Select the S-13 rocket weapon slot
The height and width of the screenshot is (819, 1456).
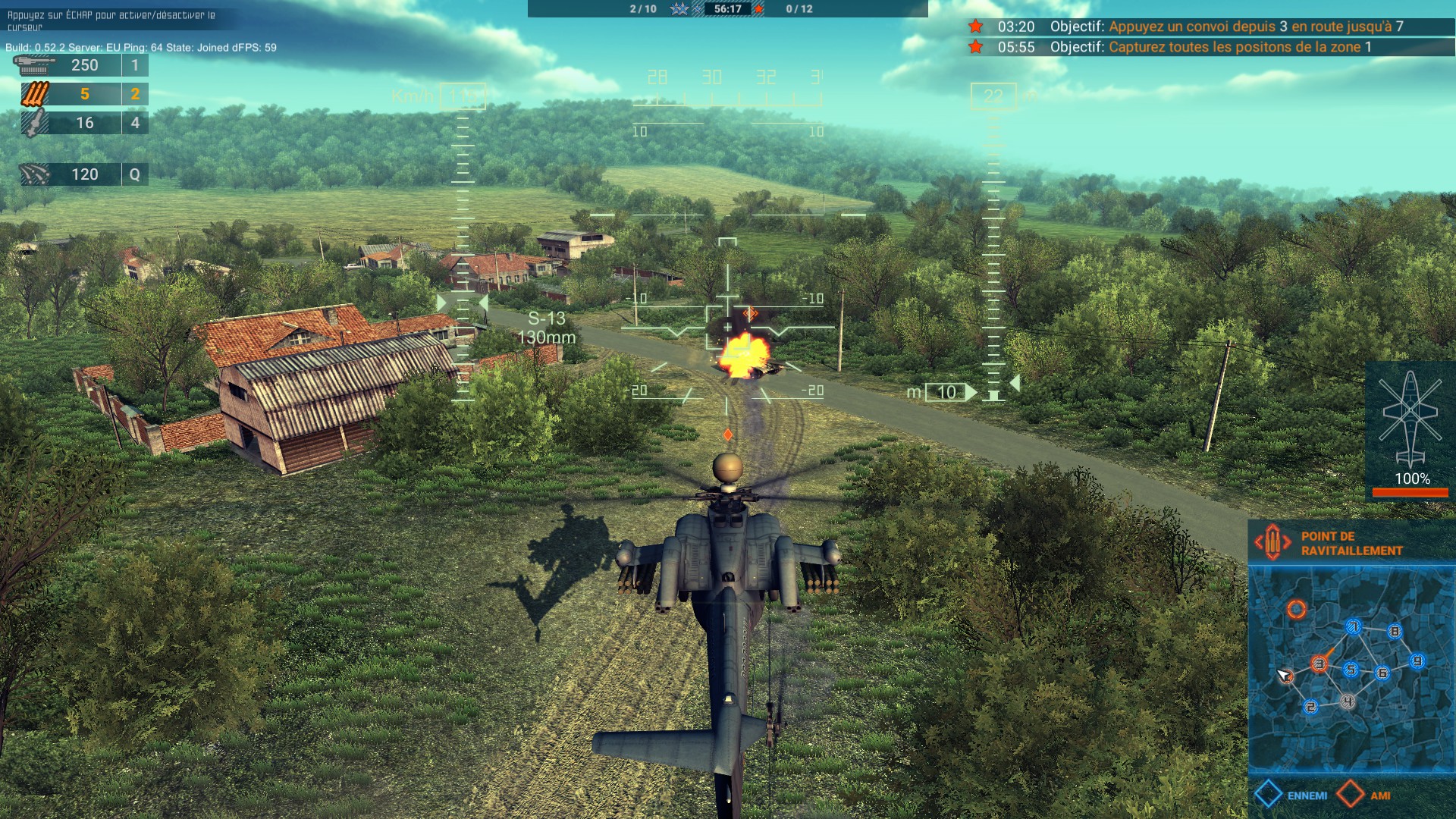(34, 94)
